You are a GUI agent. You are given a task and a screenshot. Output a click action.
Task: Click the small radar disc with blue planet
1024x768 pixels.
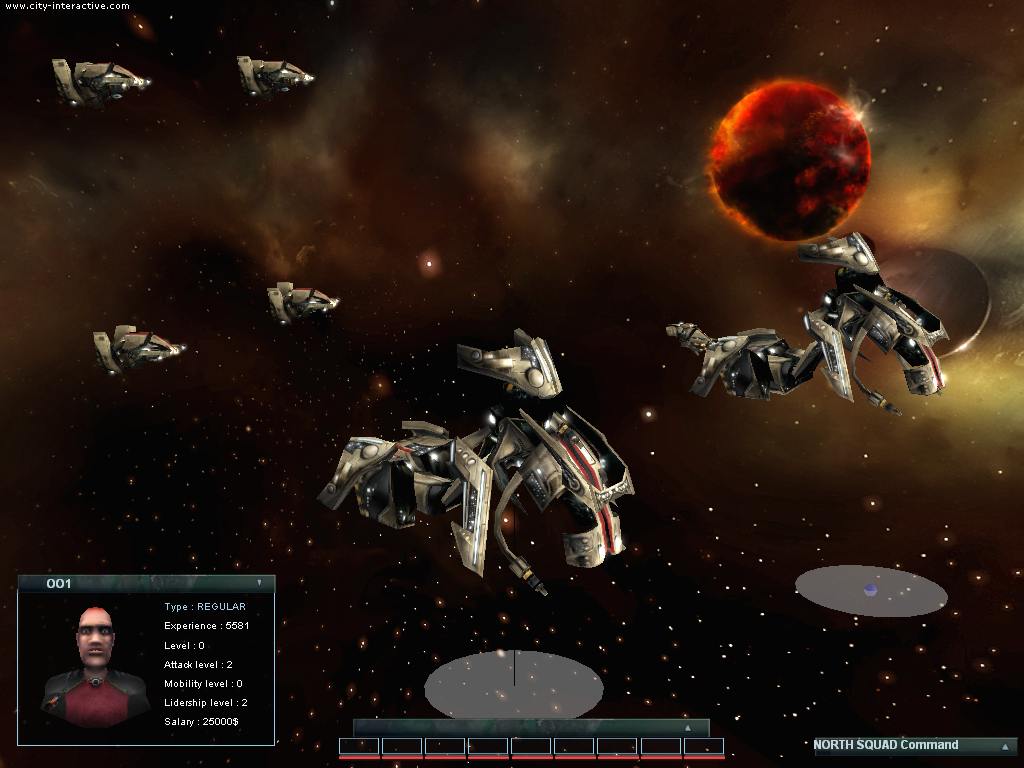click(x=871, y=591)
